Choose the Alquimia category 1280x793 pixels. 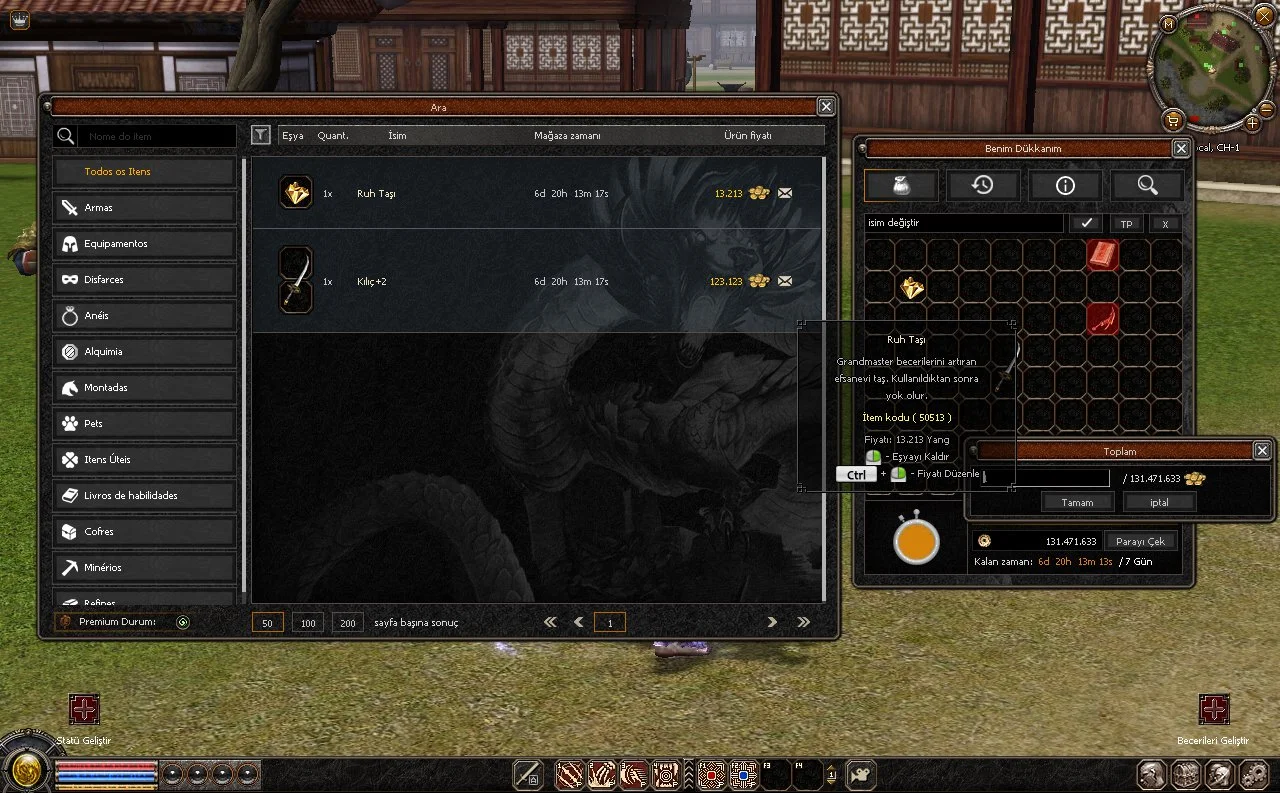(146, 352)
